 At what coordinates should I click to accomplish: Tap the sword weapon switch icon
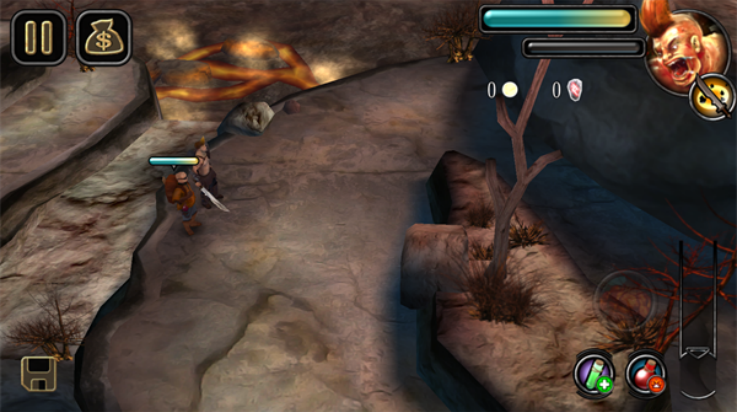point(712,97)
